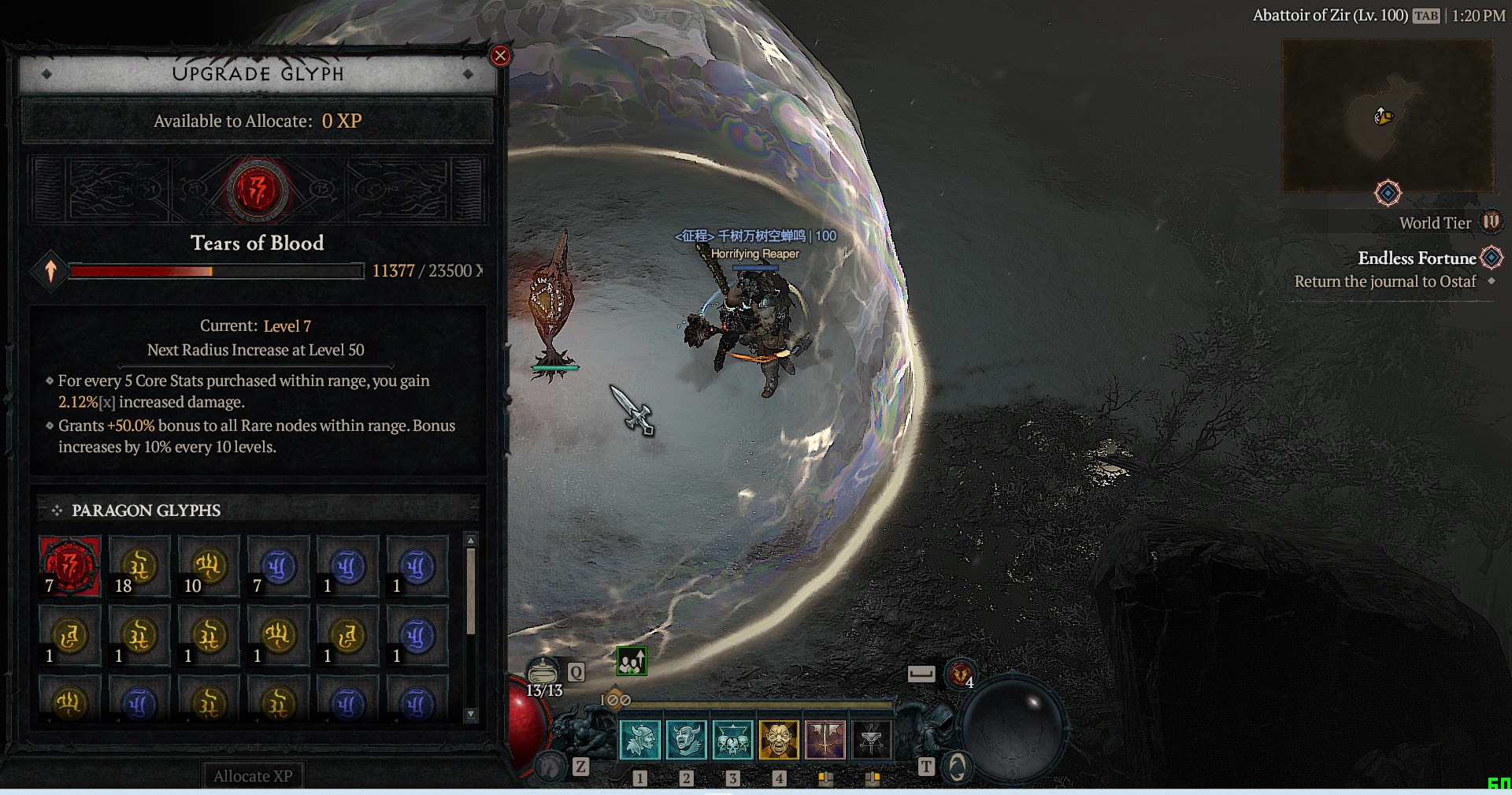The width and height of the screenshot is (1512, 795).
Task: Open the town portal swirl icon
Action: tap(957, 767)
